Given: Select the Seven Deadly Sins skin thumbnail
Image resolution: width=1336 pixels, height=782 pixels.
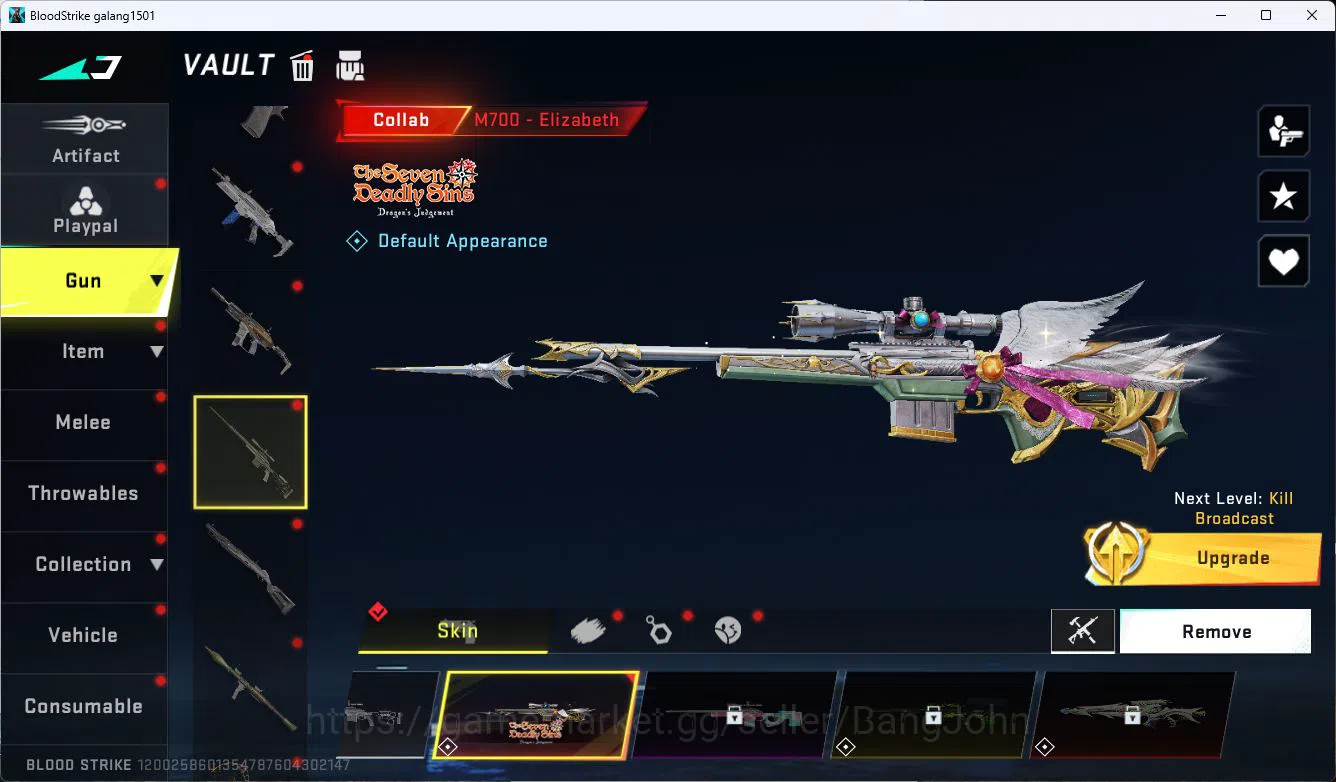Looking at the screenshot, I should pyautogui.click(x=537, y=714).
